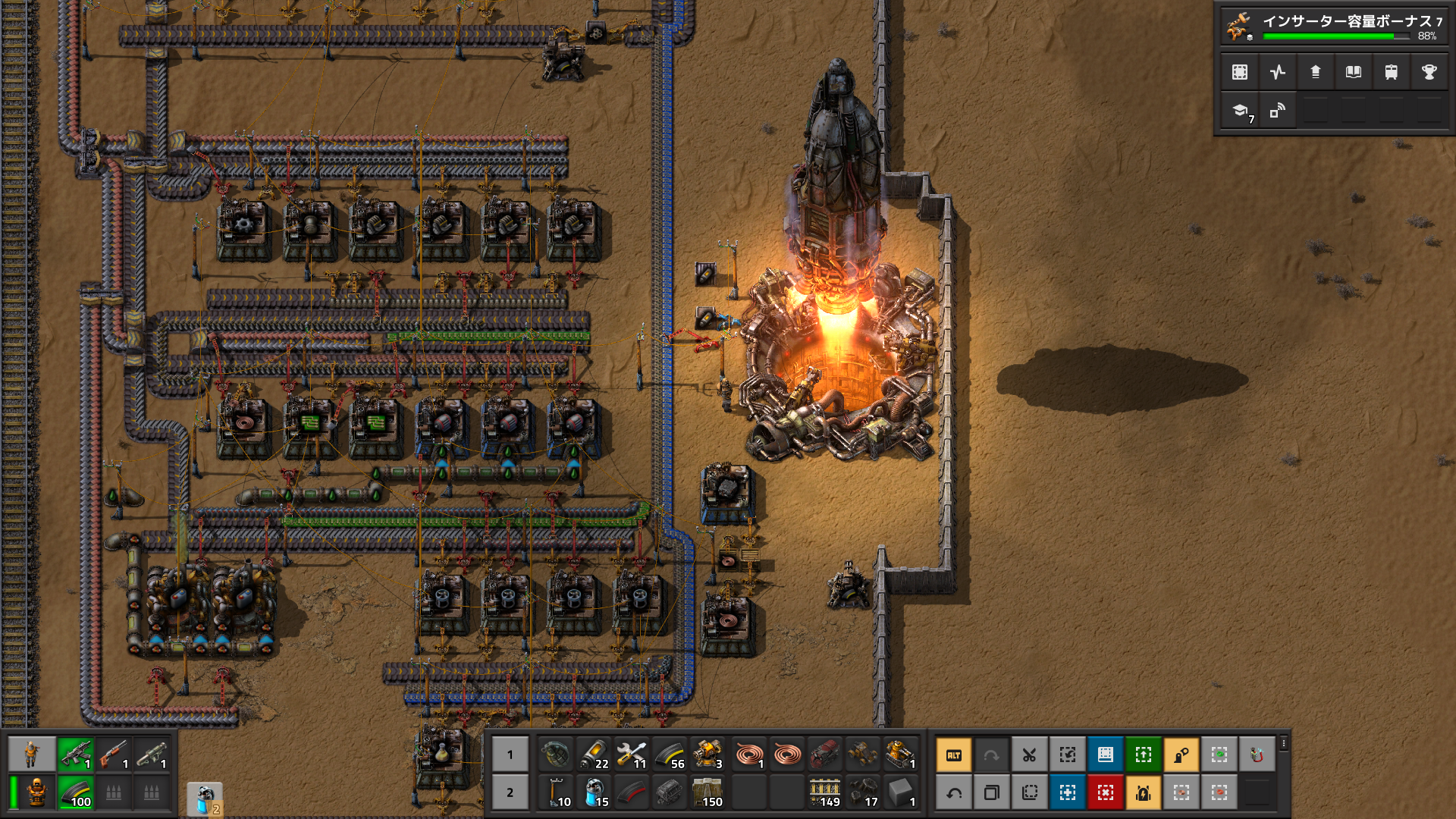Screen dimensions: 1456x819
Task: Open the tips and tricks graduation cap
Action: (x=1240, y=111)
